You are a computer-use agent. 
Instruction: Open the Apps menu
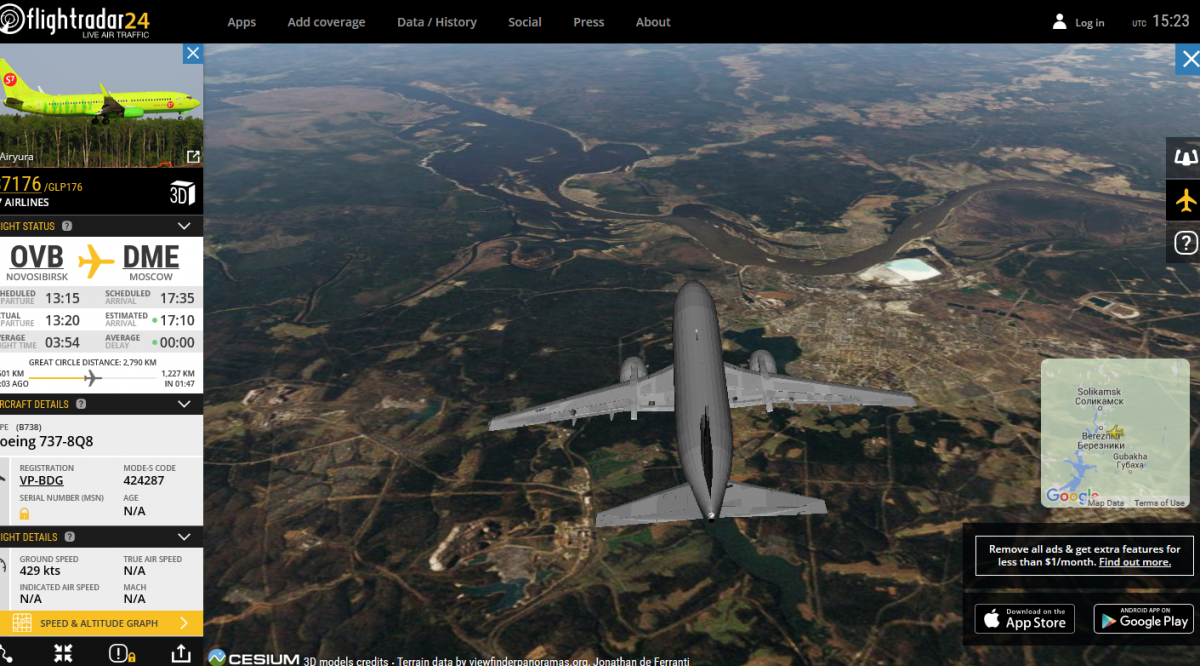[x=241, y=22]
